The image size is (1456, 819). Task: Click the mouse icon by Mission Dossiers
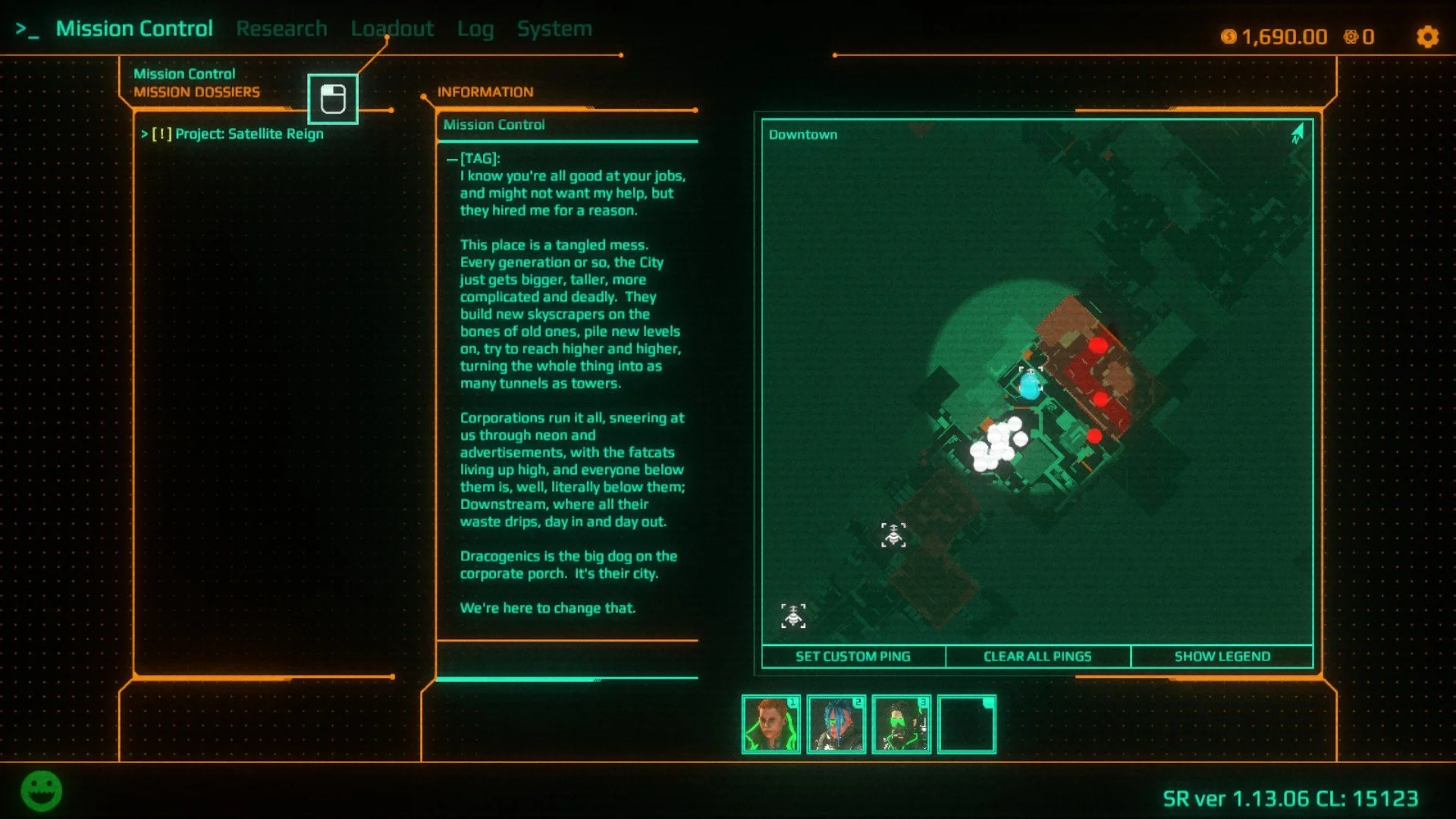pos(333,99)
